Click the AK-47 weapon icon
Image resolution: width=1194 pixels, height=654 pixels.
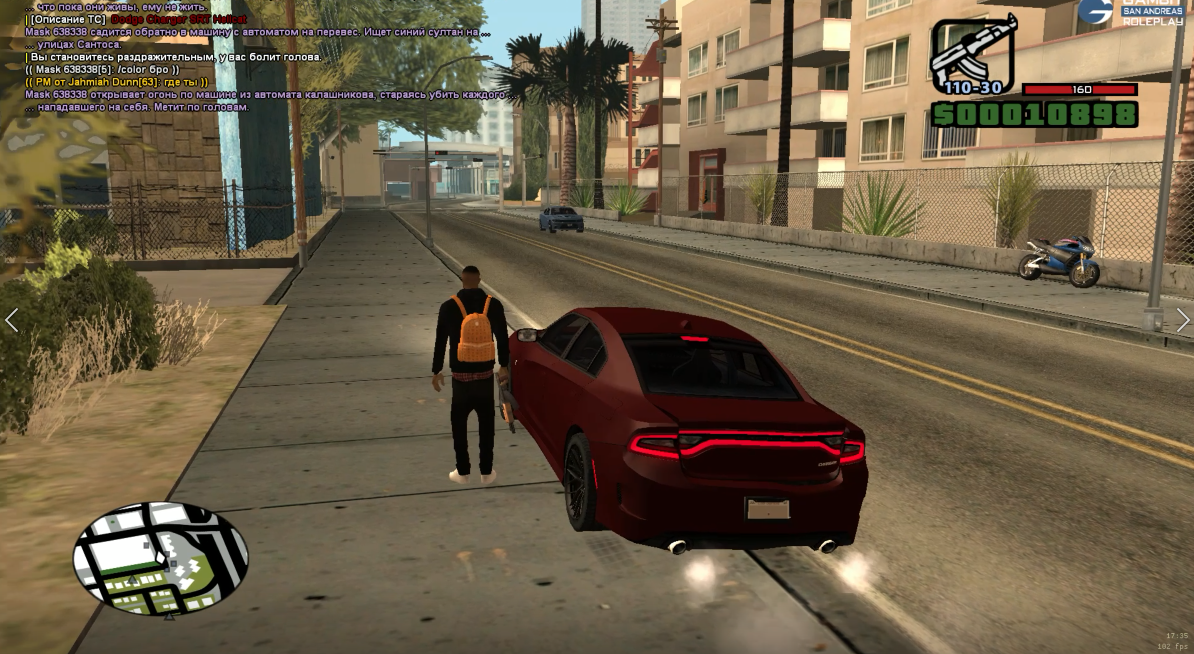[x=972, y=52]
